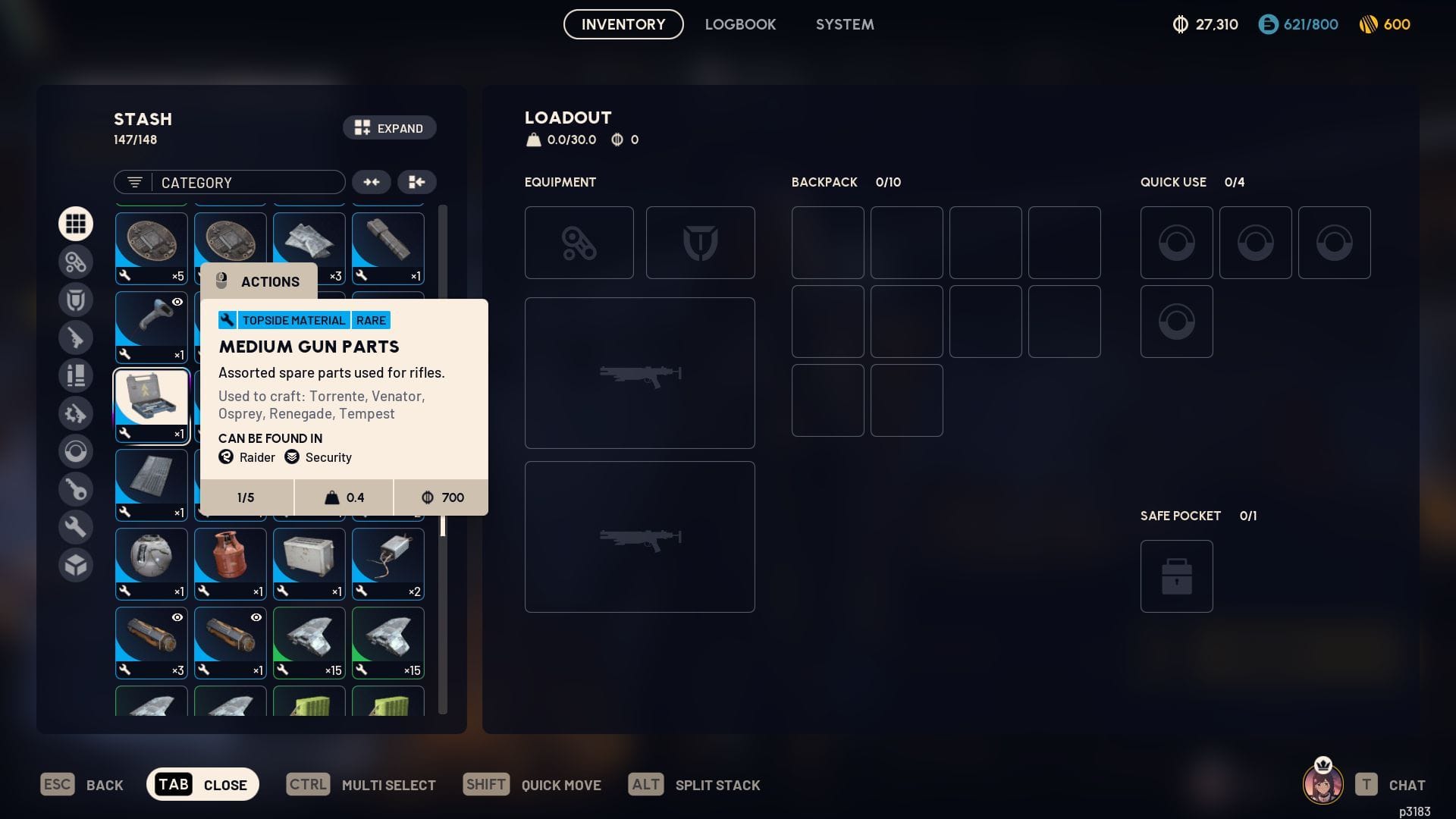Open the ammunition category filter

coord(76,375)
